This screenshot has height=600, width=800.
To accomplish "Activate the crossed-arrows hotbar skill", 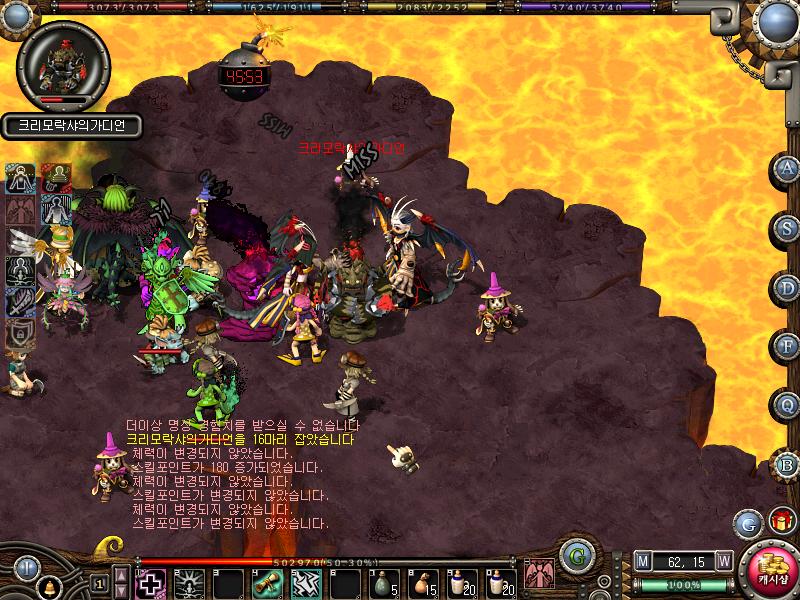I will 304,584.
